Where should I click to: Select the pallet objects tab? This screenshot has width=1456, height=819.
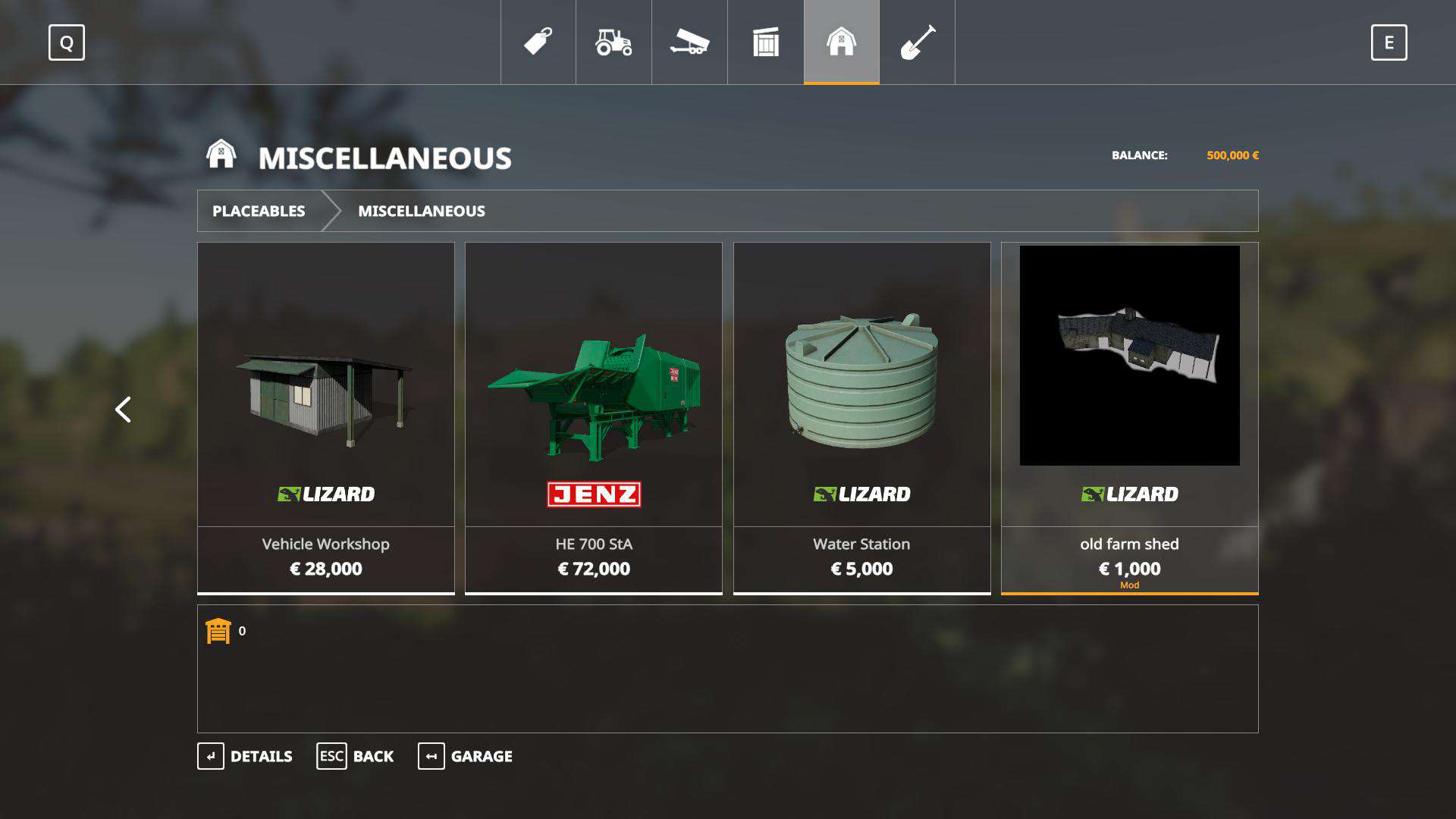766,42
